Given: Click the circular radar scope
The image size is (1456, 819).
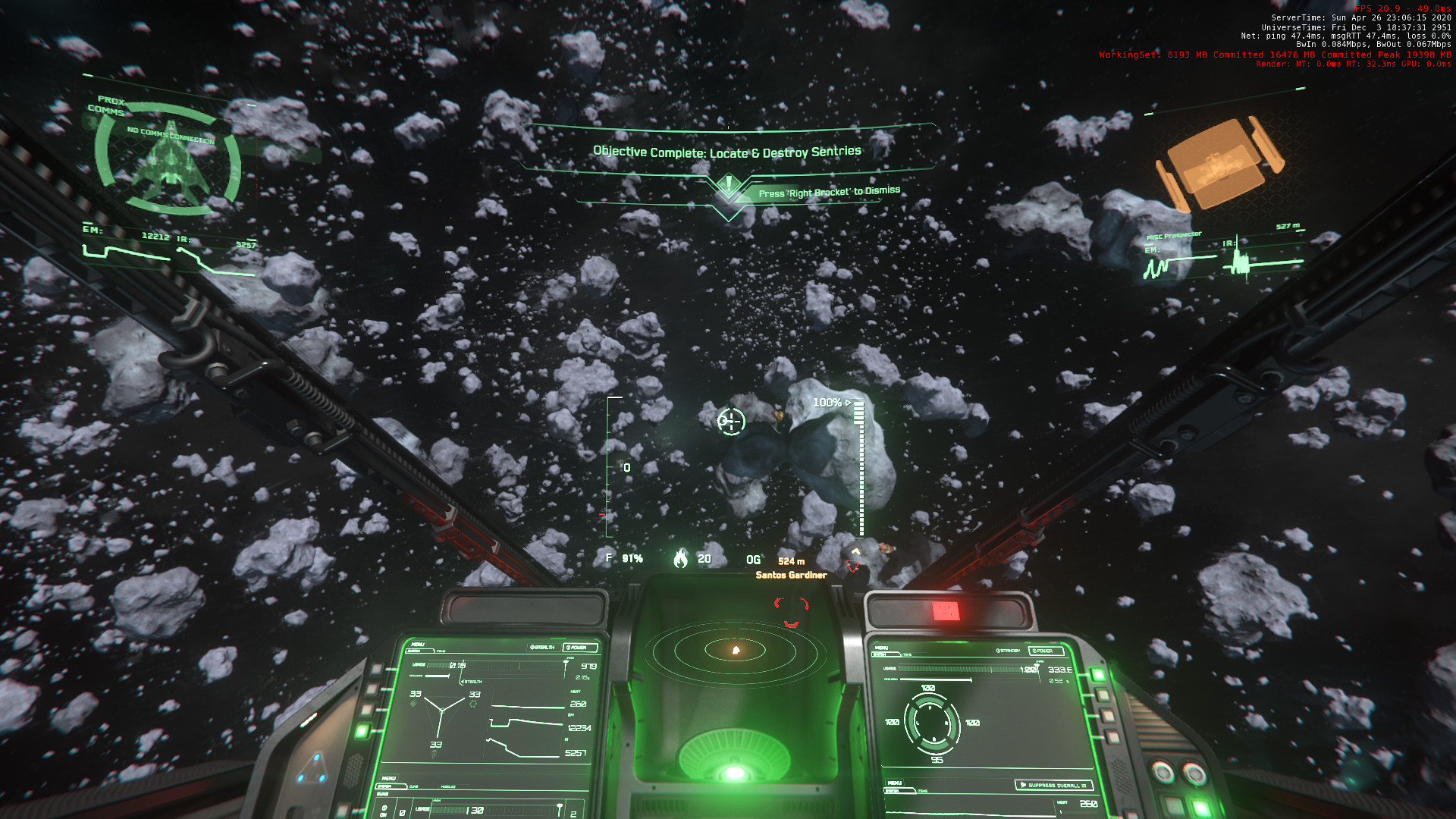Looking at the screenshot, I should (735, 650).
